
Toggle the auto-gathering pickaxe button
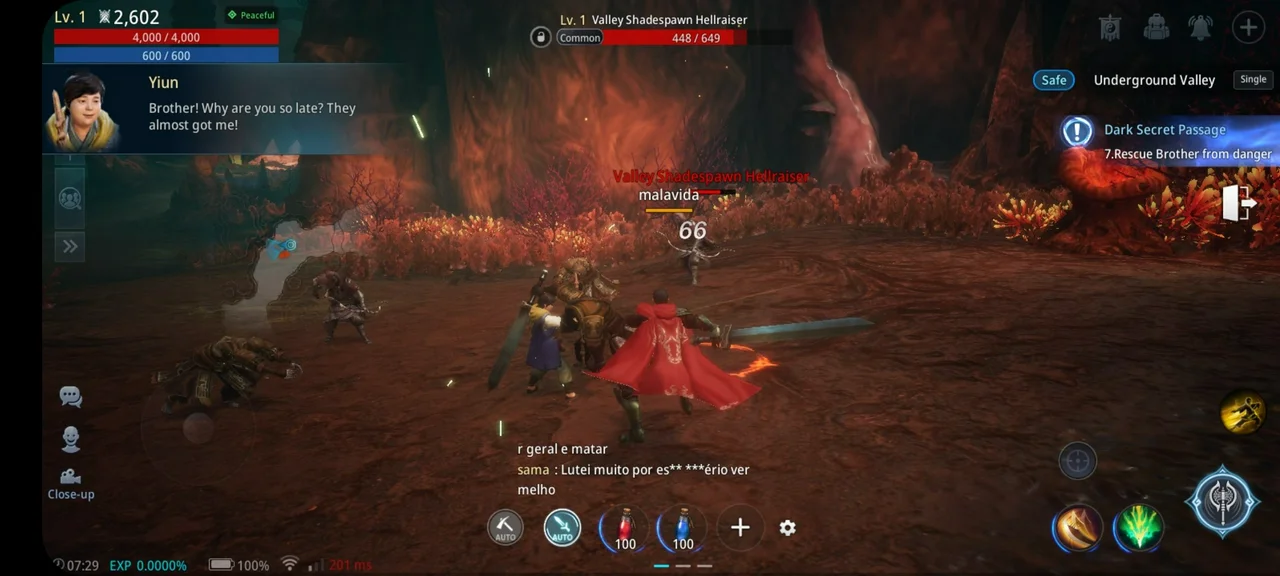pos(505,528)
